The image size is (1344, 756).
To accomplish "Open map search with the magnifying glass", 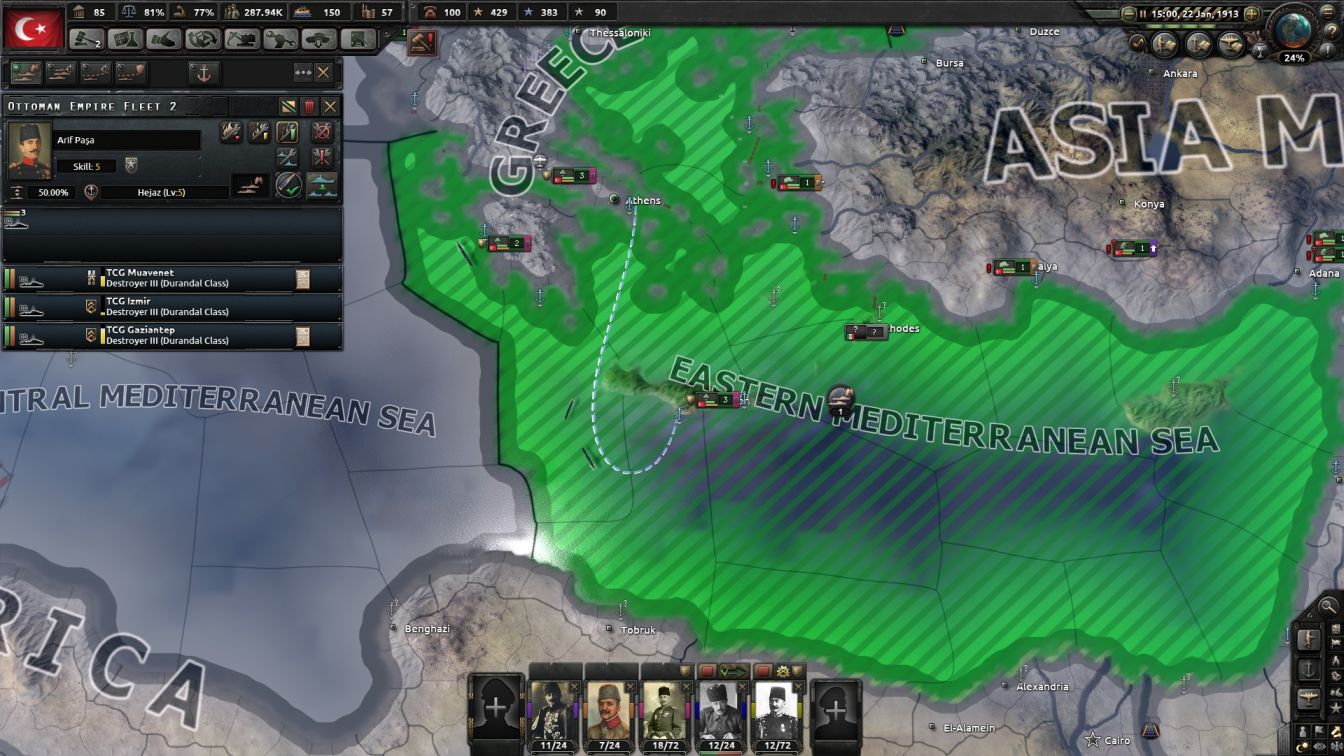I will (1326, 606).
